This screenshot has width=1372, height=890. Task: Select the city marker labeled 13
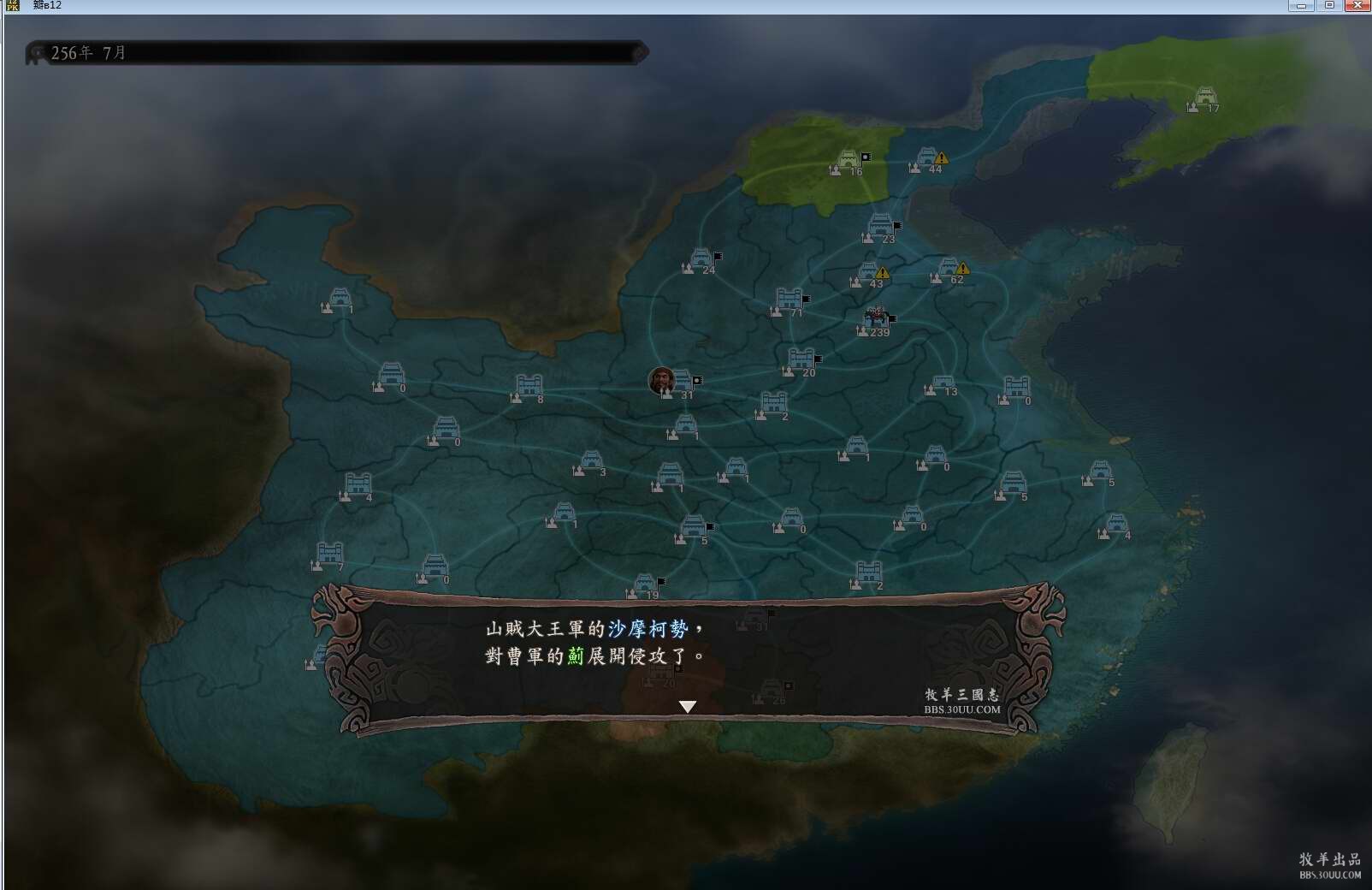[x=943, y=383]
